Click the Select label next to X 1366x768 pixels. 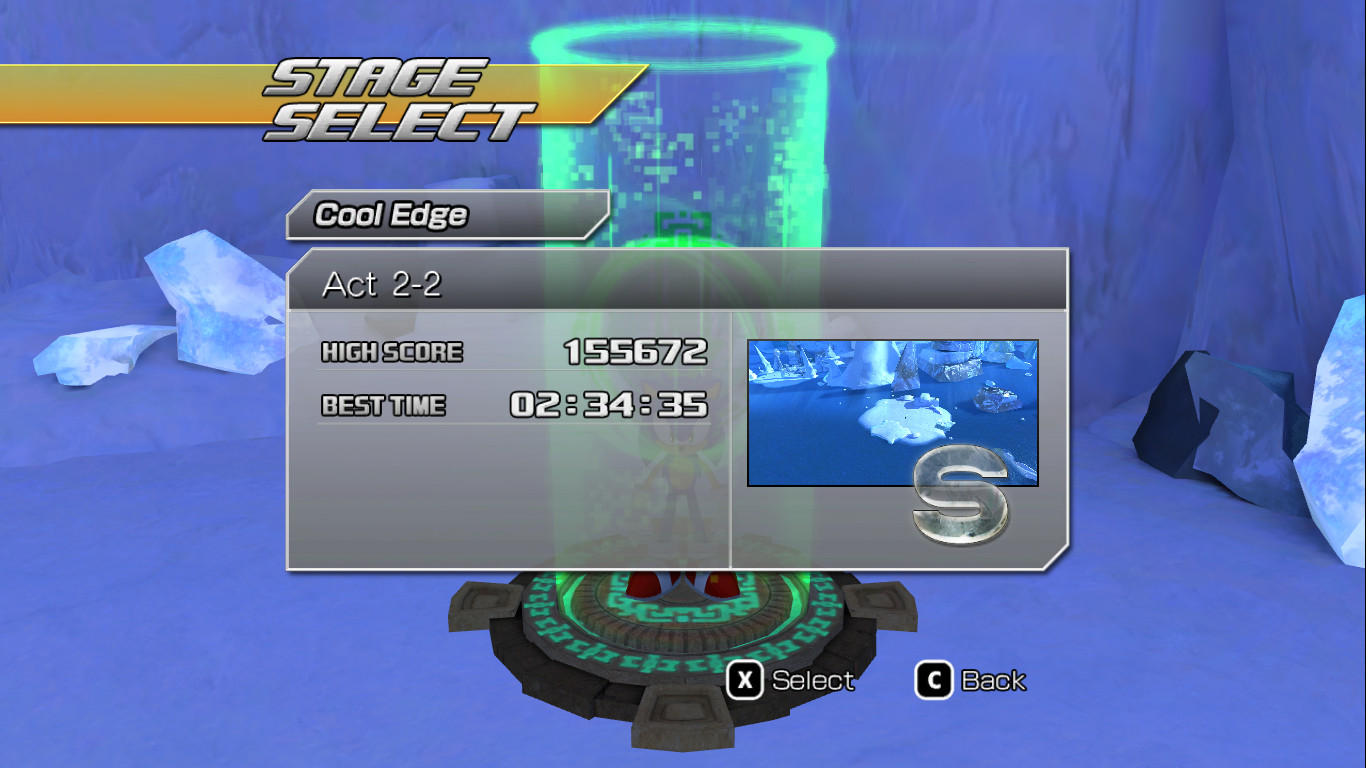click(x=812, y=680)
